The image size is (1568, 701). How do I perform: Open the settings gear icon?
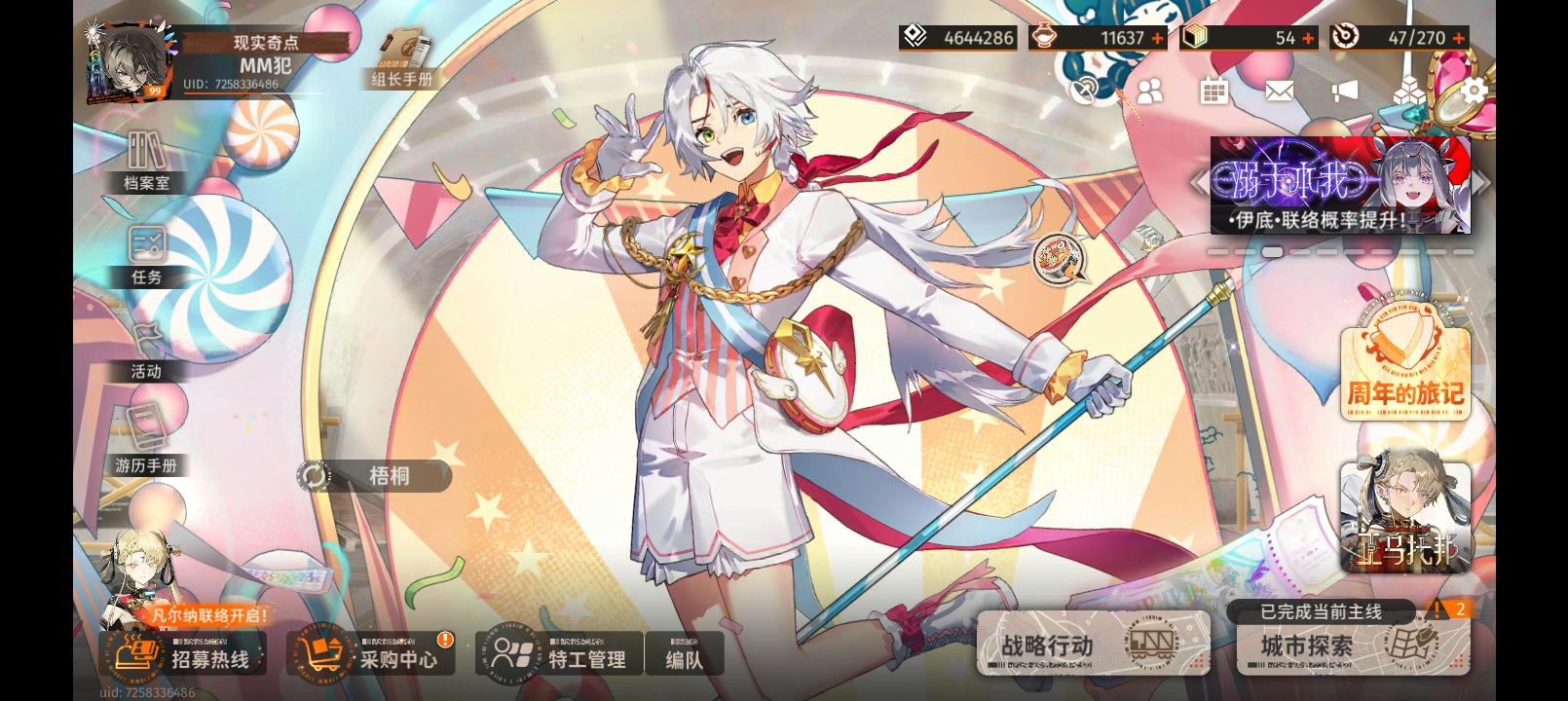pyautogui.click(x=1471, y=88)
